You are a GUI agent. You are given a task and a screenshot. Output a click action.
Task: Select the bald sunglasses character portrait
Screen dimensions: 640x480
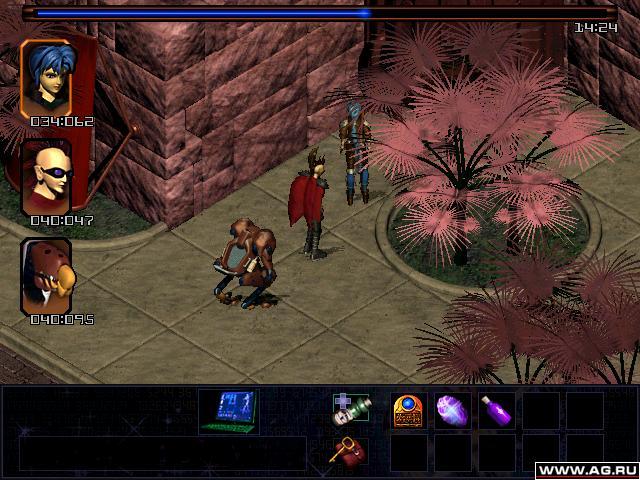tap(46, 177)
